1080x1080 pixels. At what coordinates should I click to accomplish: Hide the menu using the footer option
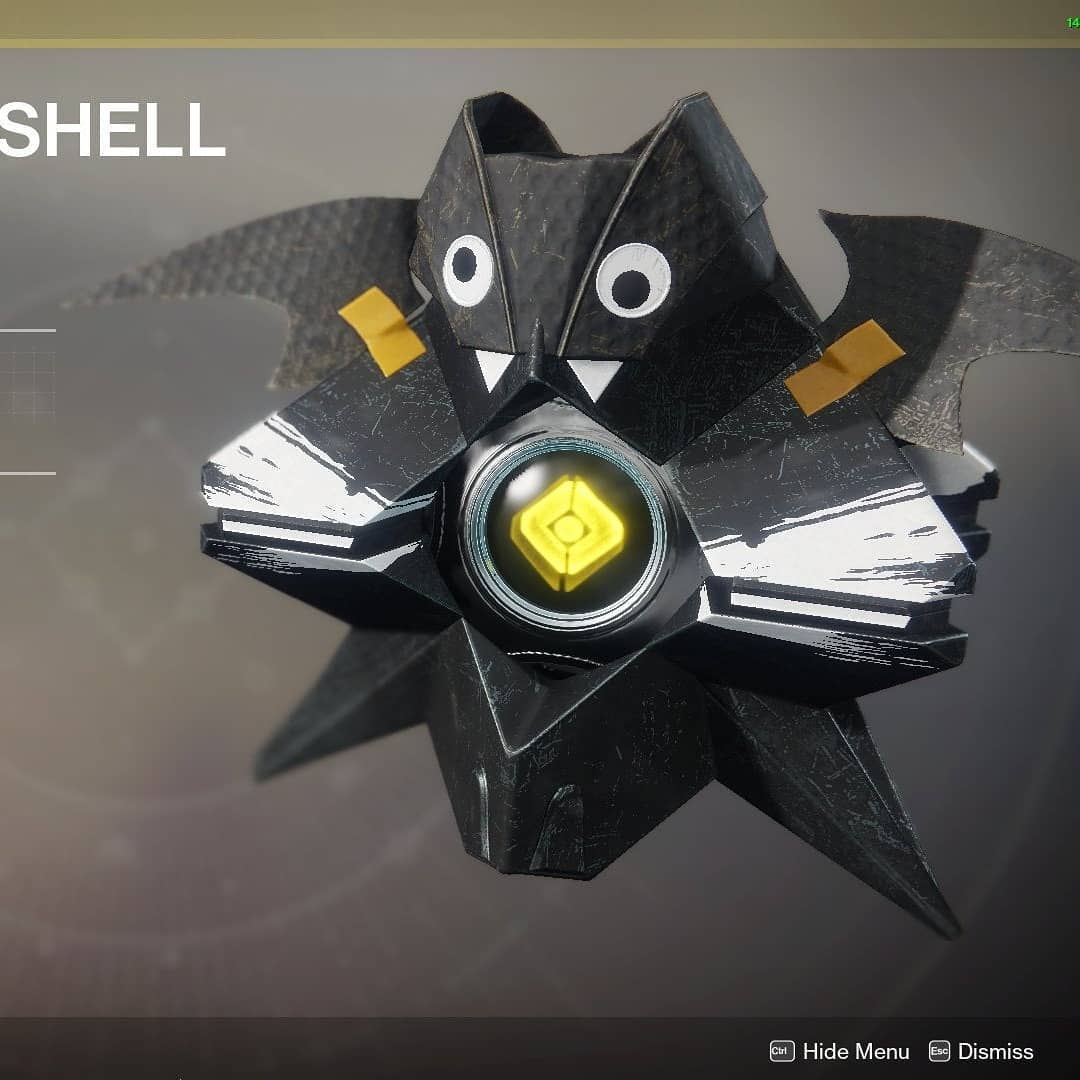(x=841, y=1051)
